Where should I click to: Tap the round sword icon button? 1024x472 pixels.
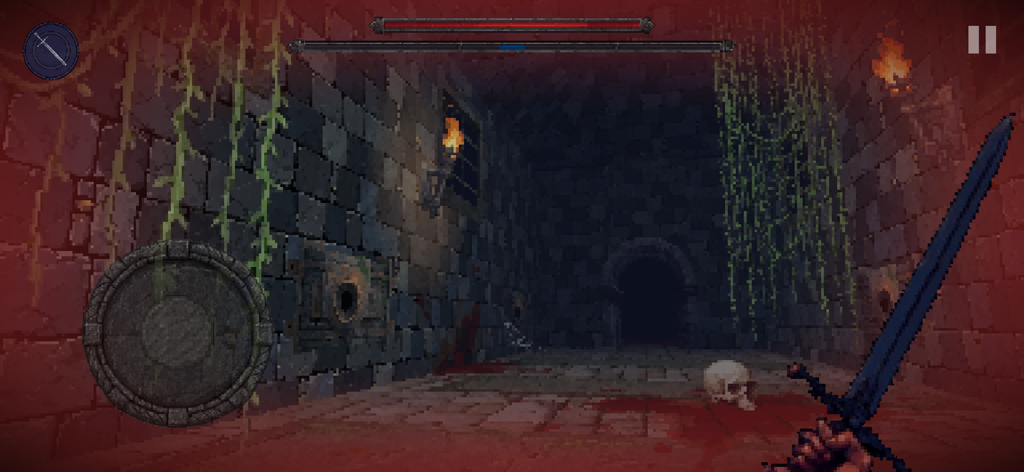[x=51, y=50]
